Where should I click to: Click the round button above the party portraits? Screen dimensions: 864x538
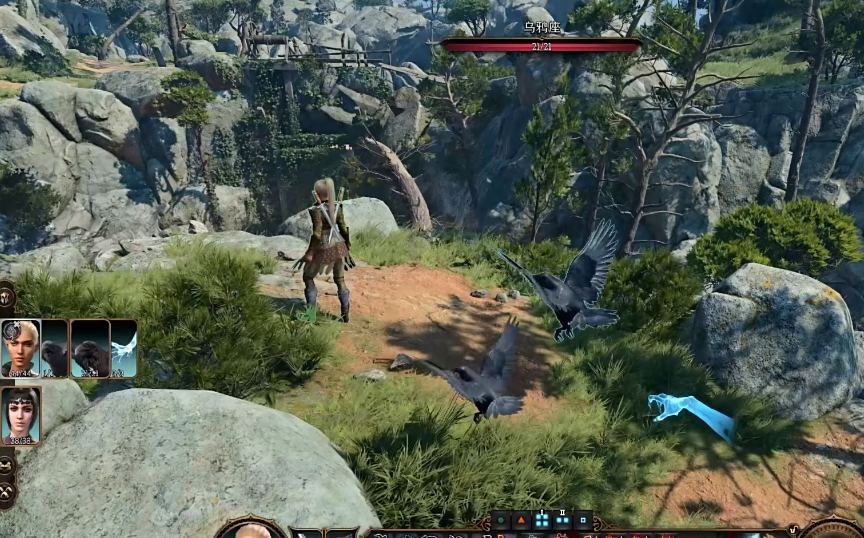point(5,295)
